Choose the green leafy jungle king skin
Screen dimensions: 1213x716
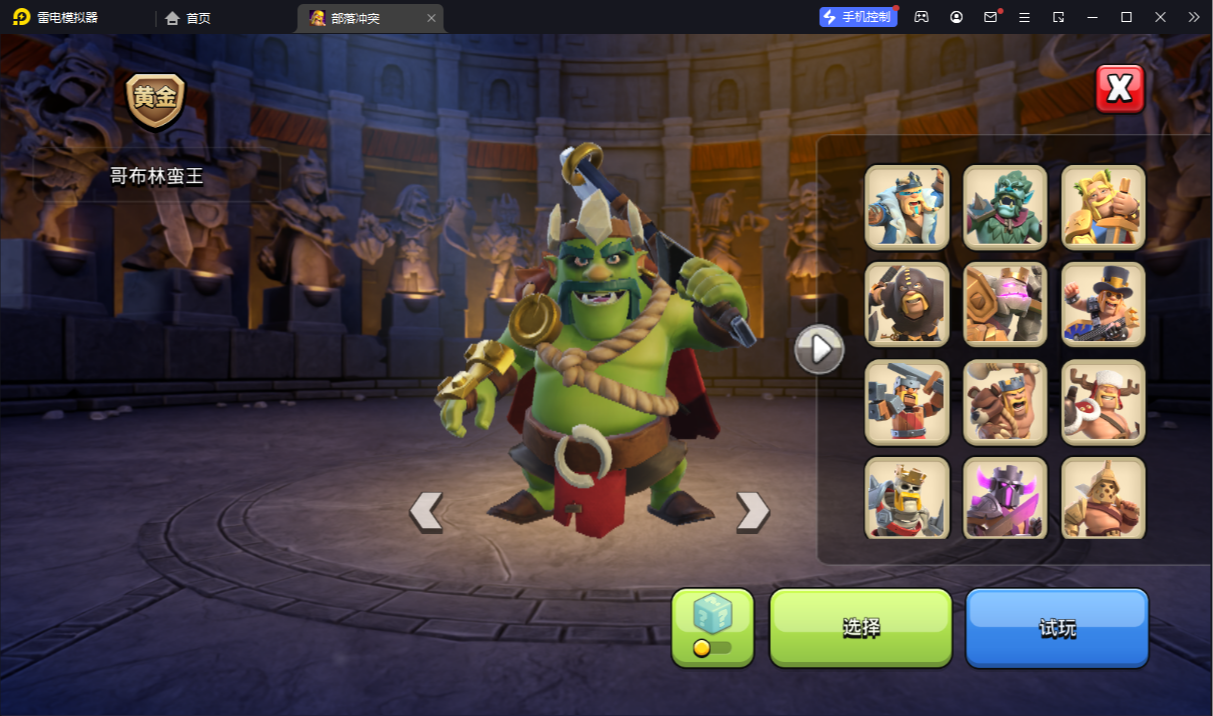[1005, 207]
